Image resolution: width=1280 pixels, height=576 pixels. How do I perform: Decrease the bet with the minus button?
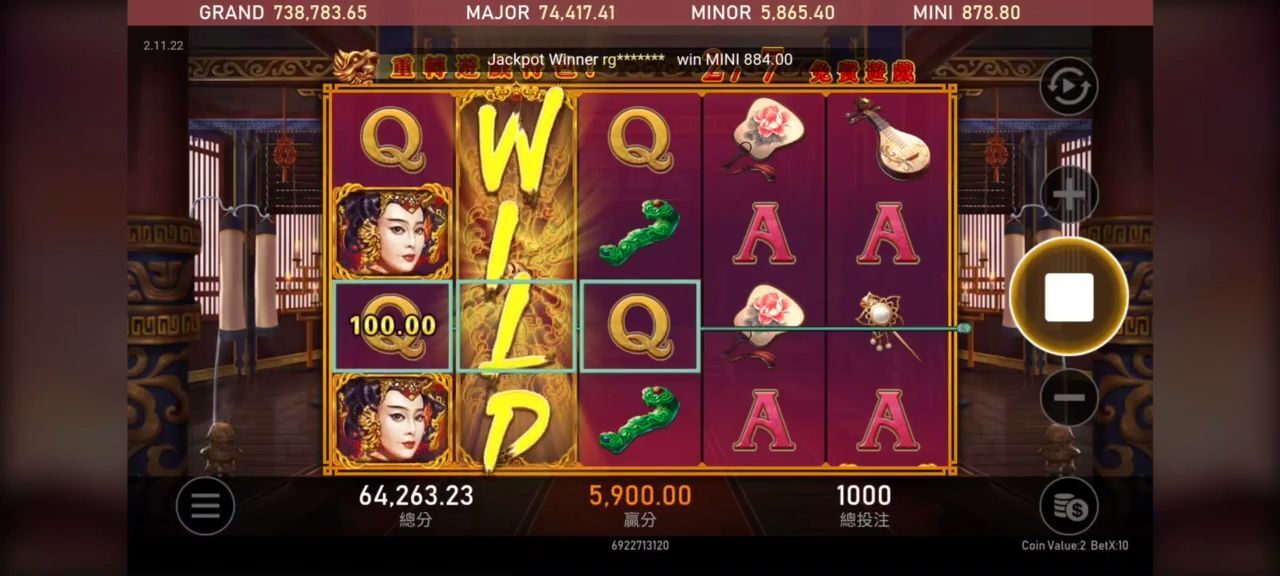pos(1068,397)
